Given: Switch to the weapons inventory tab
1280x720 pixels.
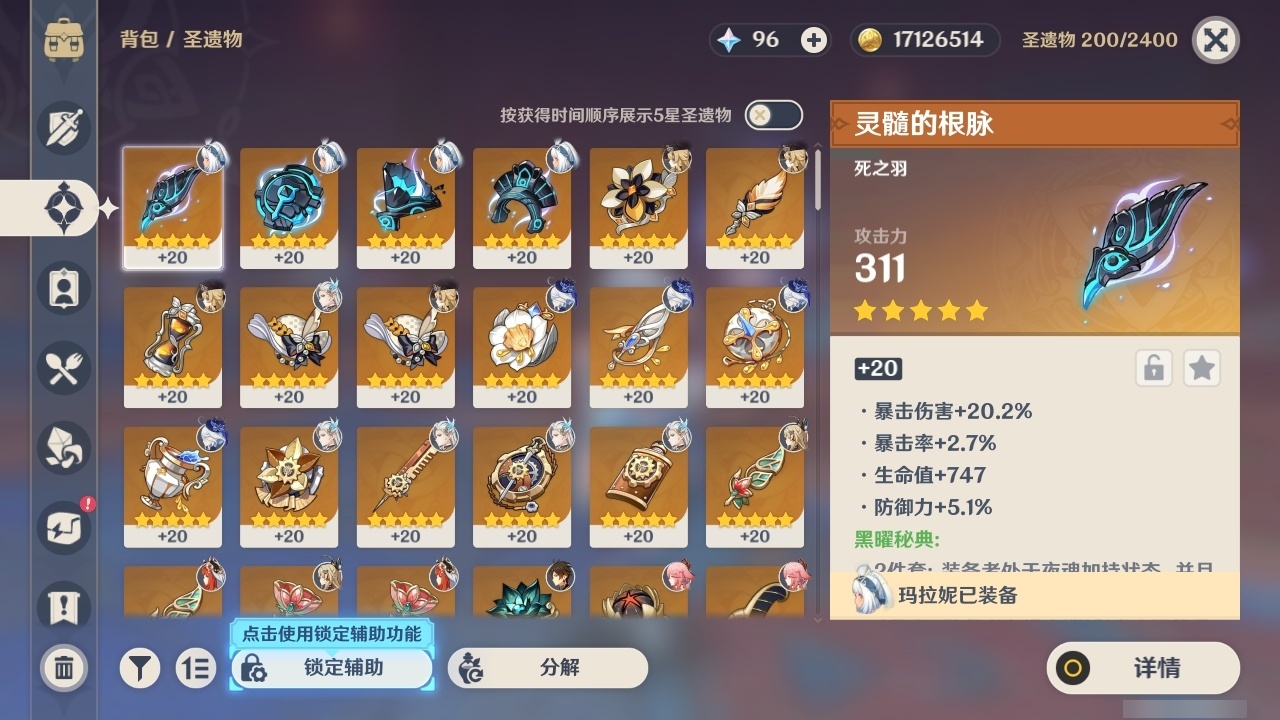Looking at the screenshot, I should [66, 127].
